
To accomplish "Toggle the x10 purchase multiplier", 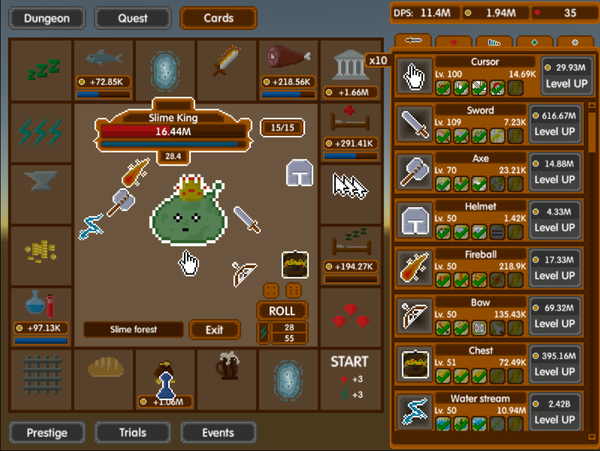I will pyautogui.click(x=377, y=60).
